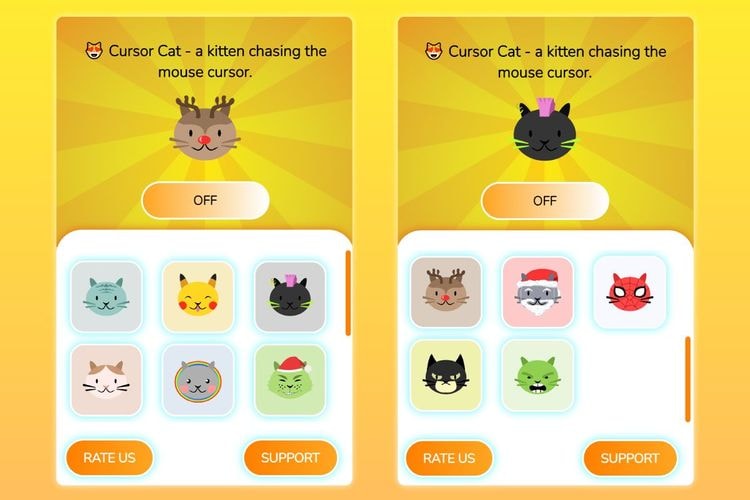
Task: Select the red Spider-Man cat tile
Action: pyautogui.click(x=629, y=292)
